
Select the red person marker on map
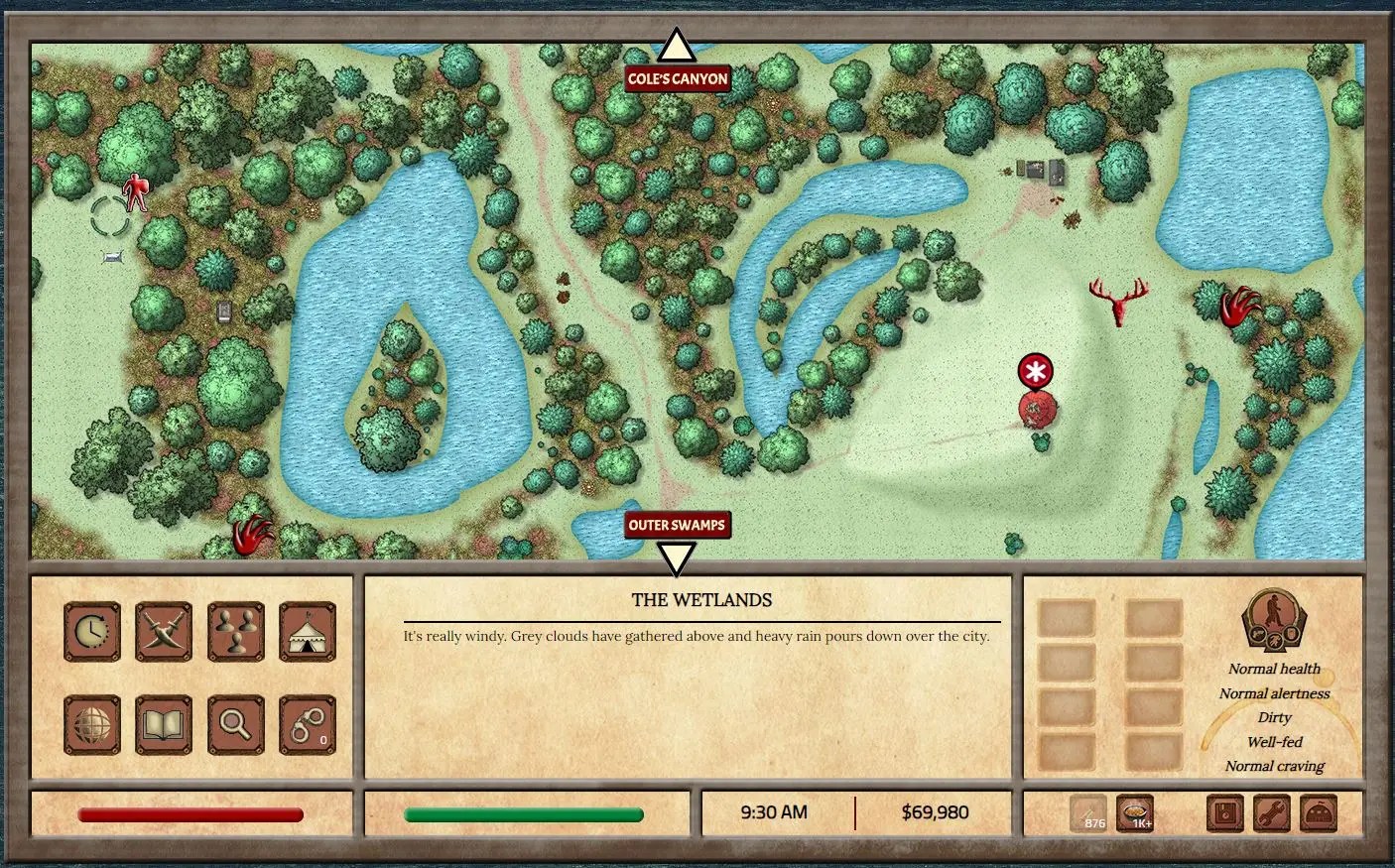click(135, 191)
